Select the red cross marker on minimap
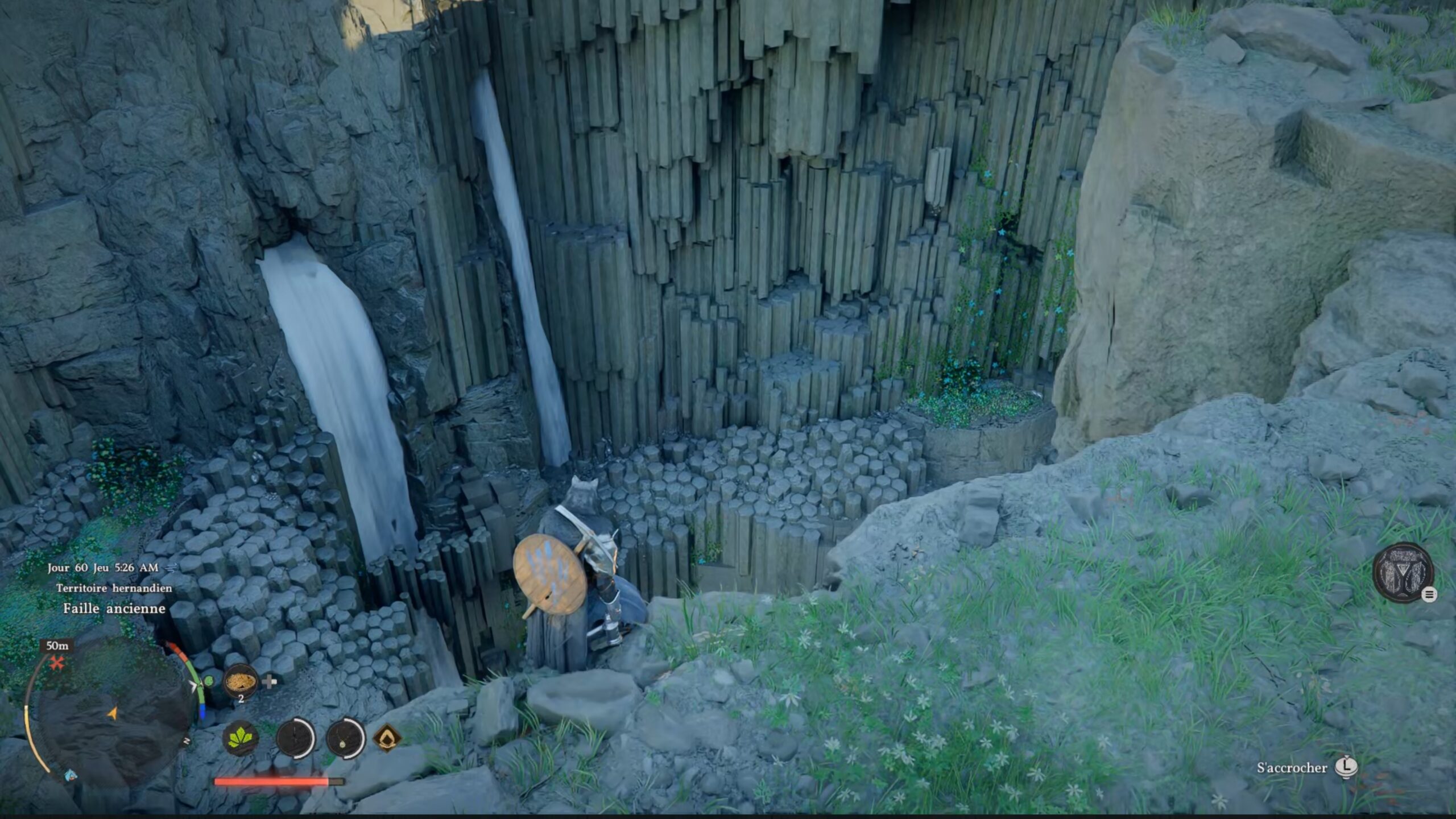This screenshot has width=1456, height=819. [57, 663]
